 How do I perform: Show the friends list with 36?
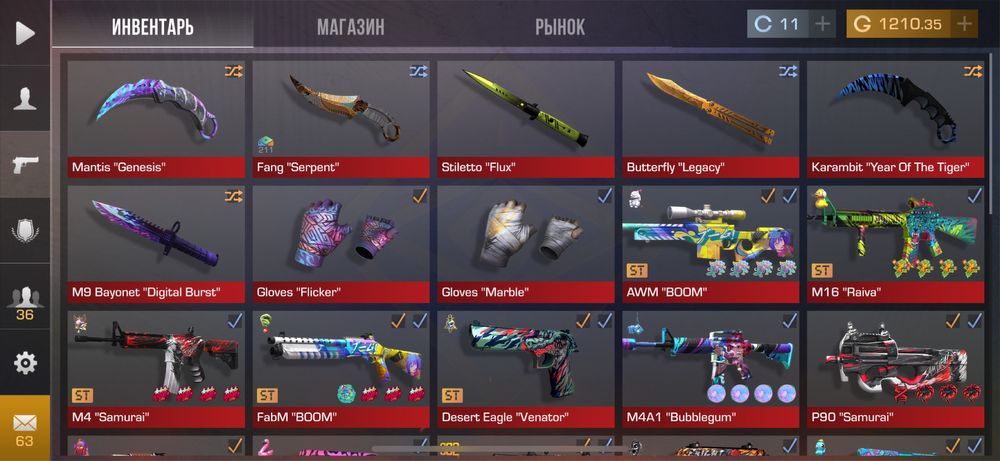coord(25,302)
